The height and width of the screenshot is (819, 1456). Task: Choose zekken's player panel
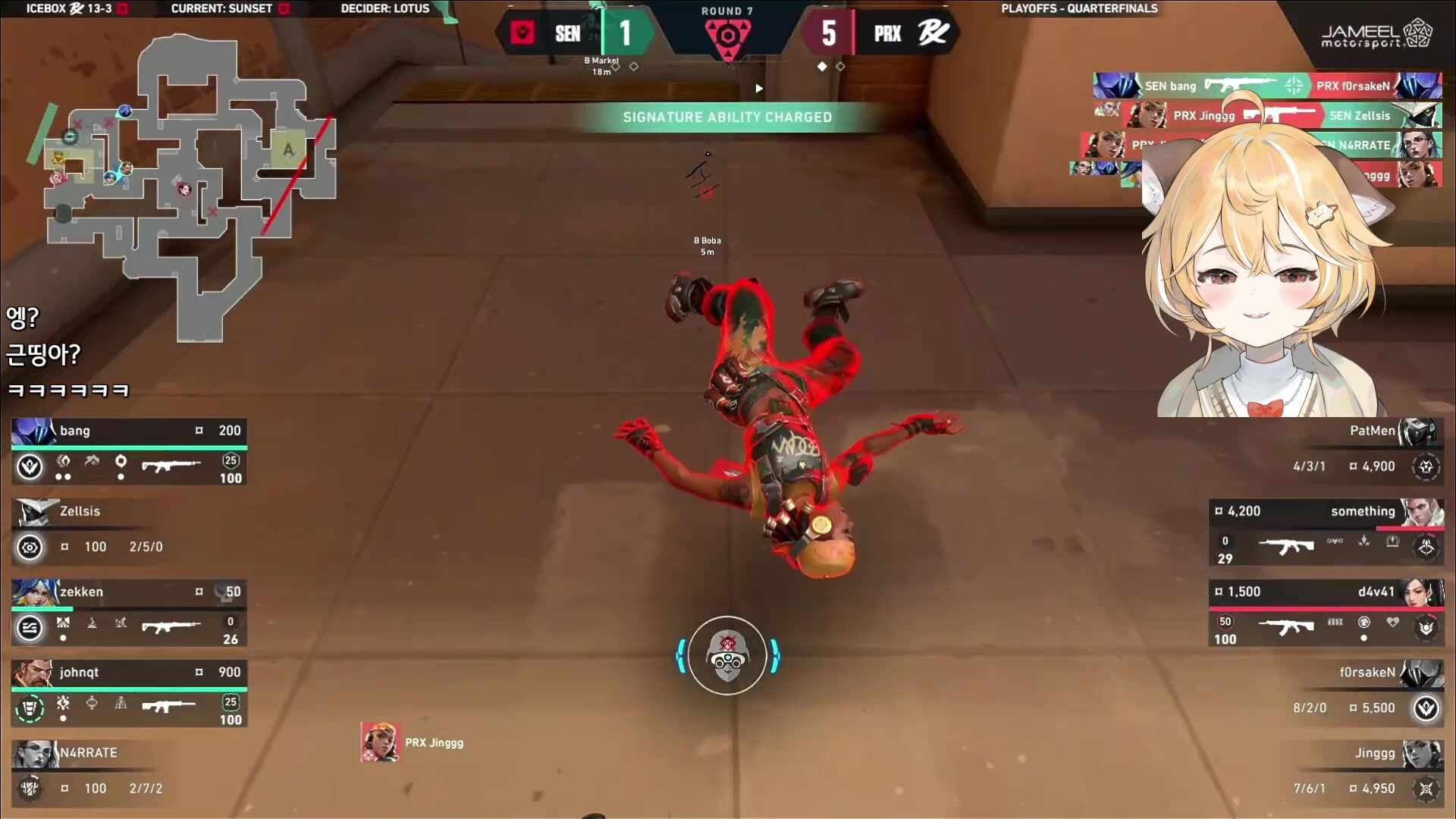click(129, 614)
